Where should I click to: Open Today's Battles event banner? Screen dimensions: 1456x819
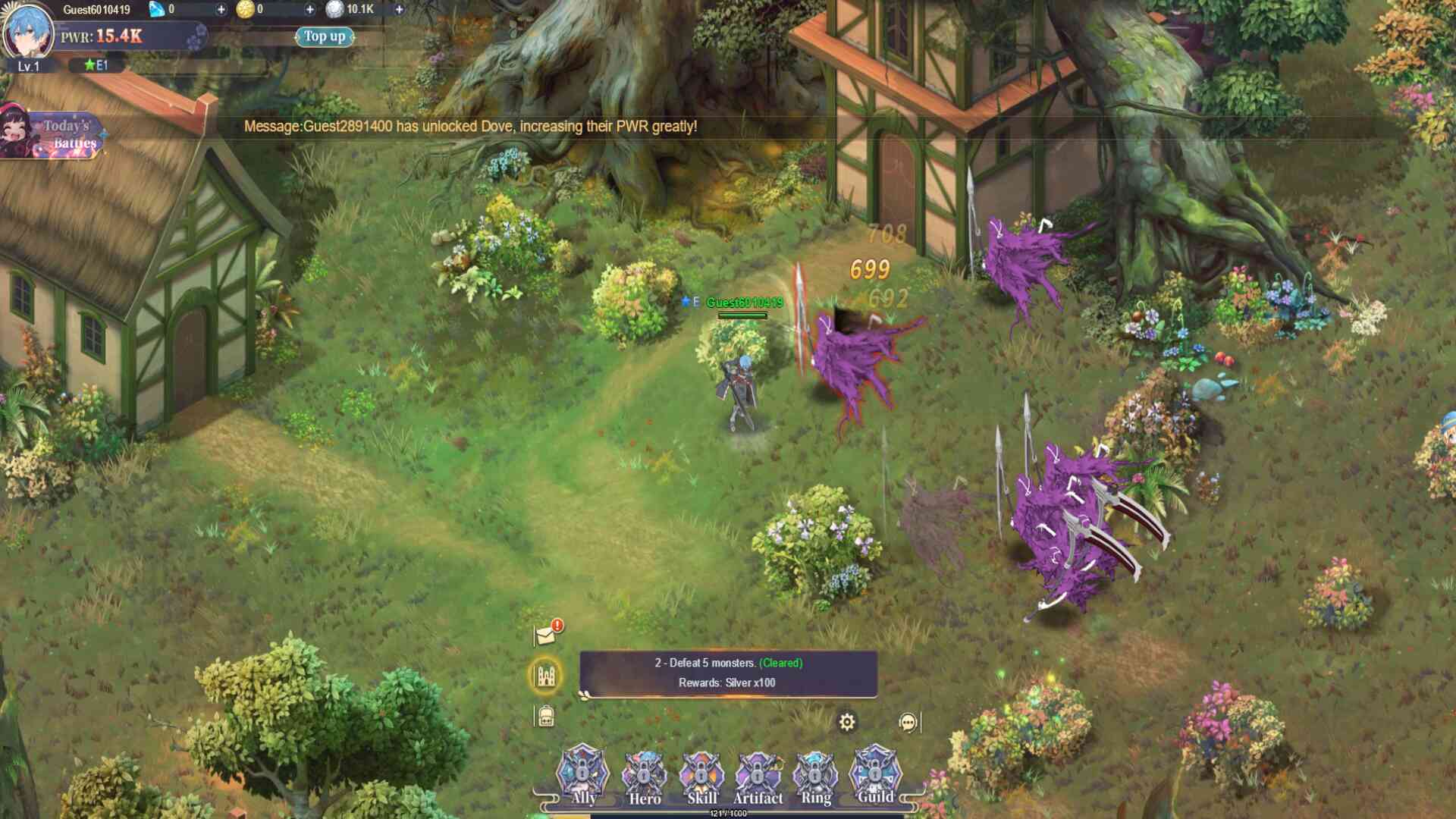click(53, 134)
